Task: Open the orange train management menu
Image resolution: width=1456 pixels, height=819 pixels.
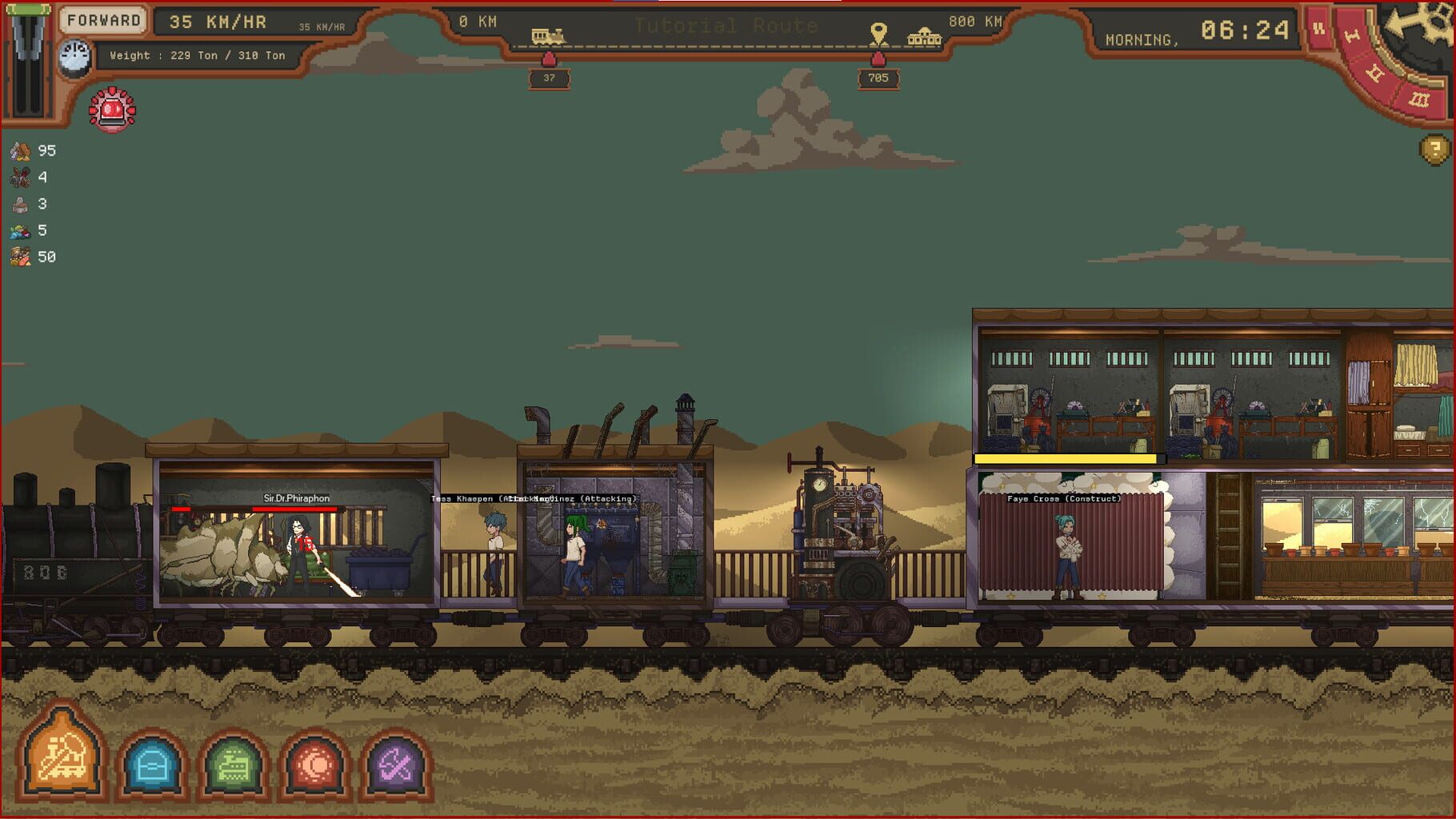Action: 64,755
